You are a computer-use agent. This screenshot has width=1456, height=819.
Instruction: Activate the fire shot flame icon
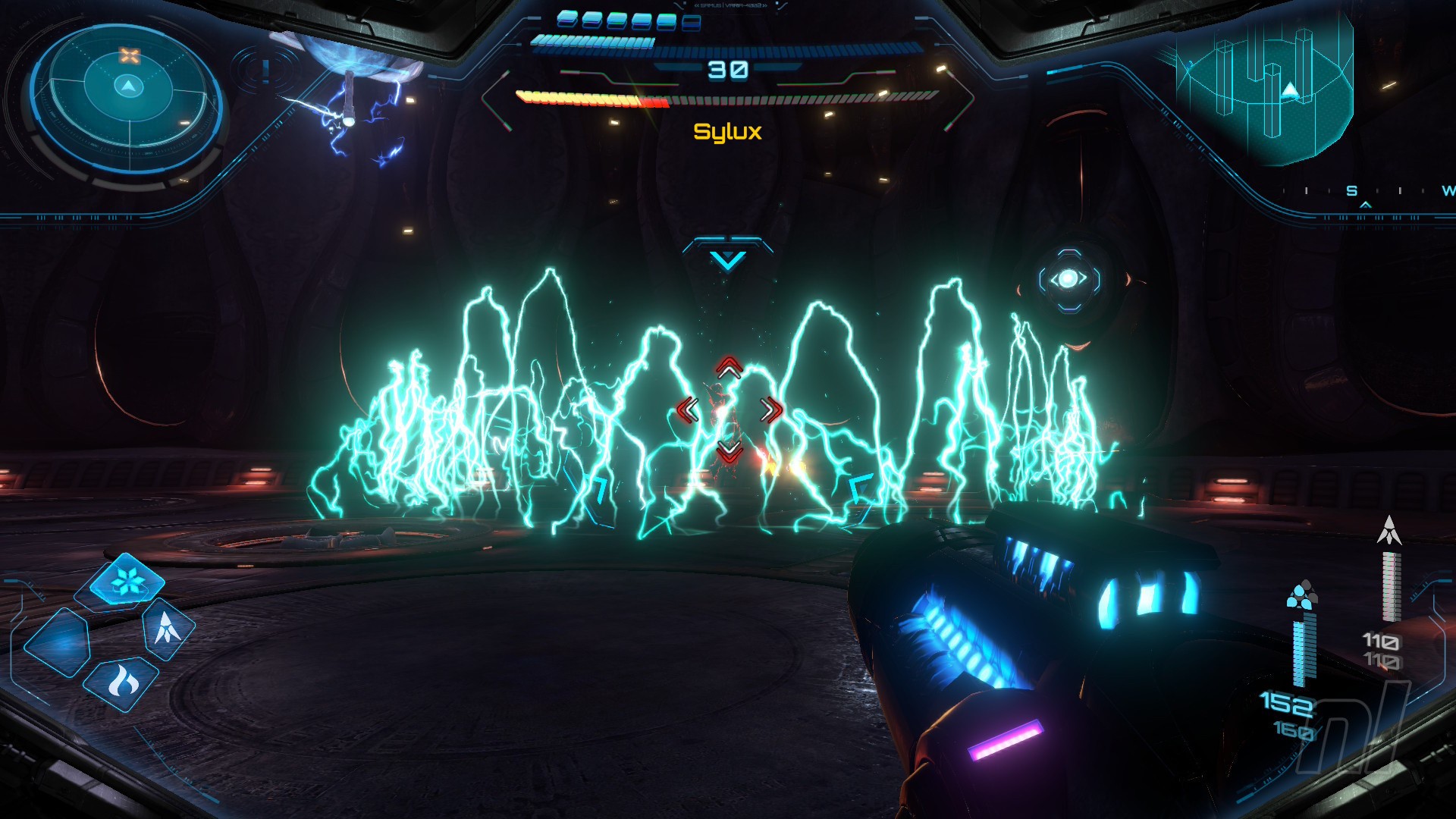pos(122,682)
